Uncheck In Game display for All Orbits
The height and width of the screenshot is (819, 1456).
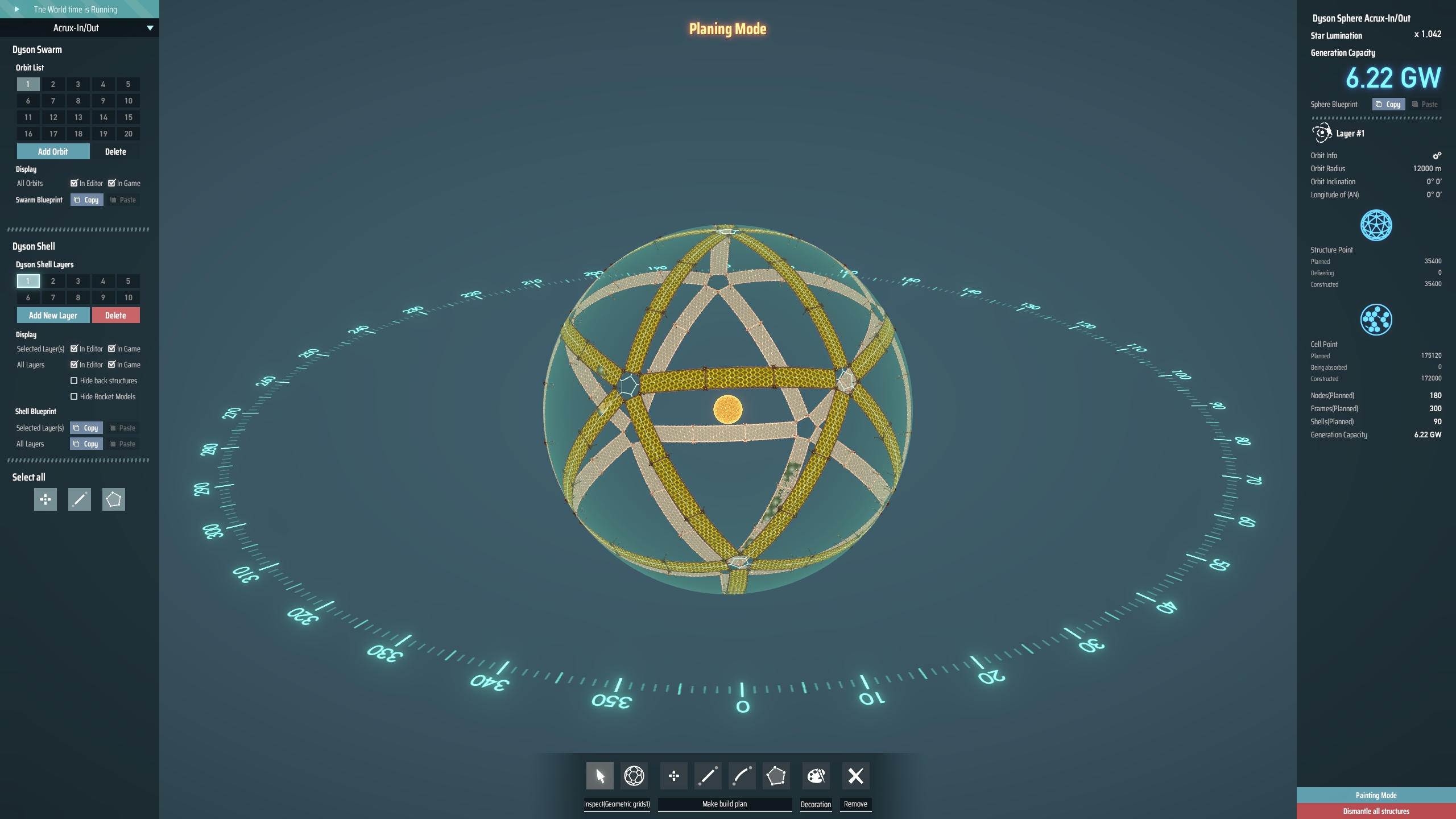click(x=113, y=183)
